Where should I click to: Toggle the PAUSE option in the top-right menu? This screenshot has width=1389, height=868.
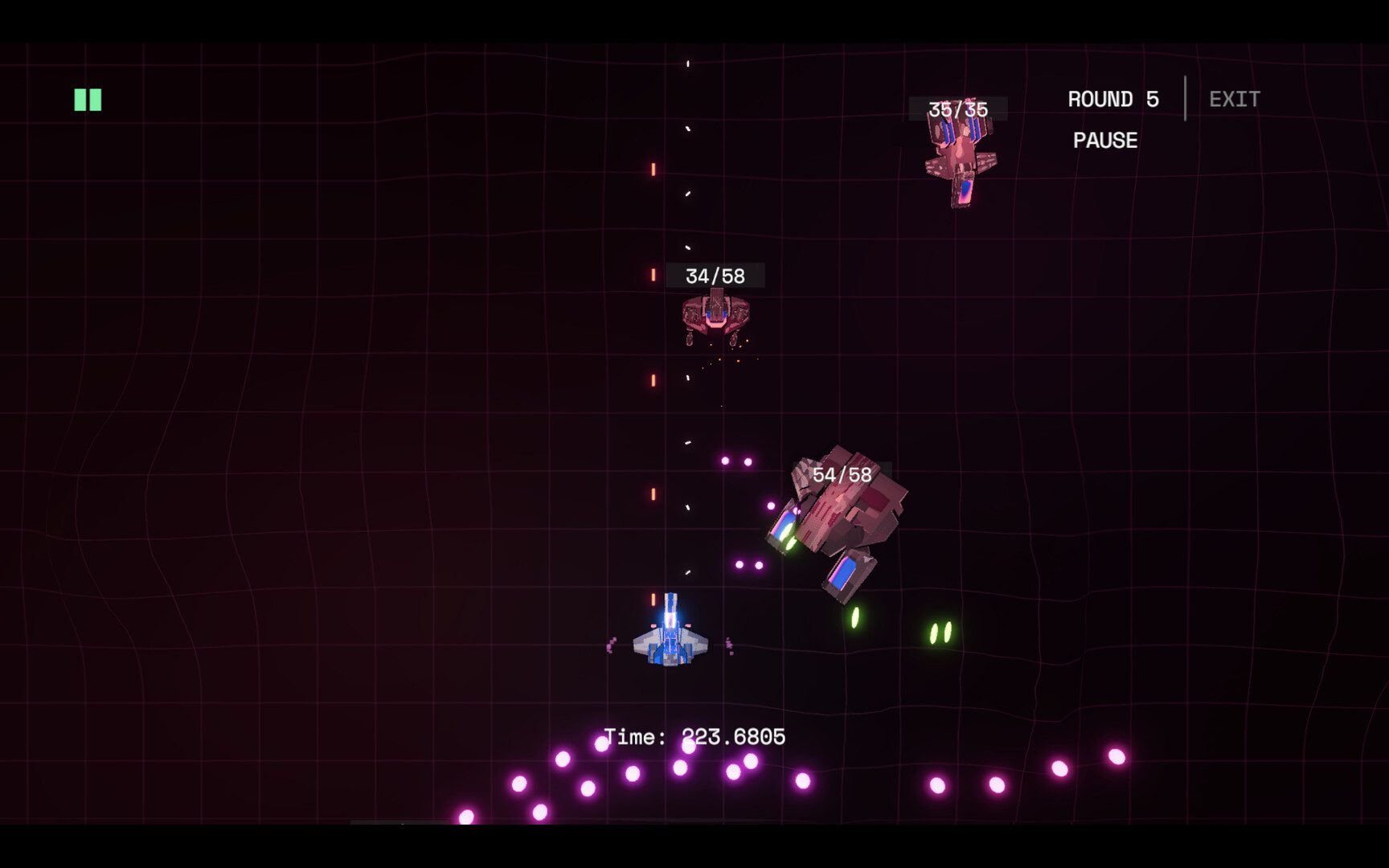tap(1105, 140)
